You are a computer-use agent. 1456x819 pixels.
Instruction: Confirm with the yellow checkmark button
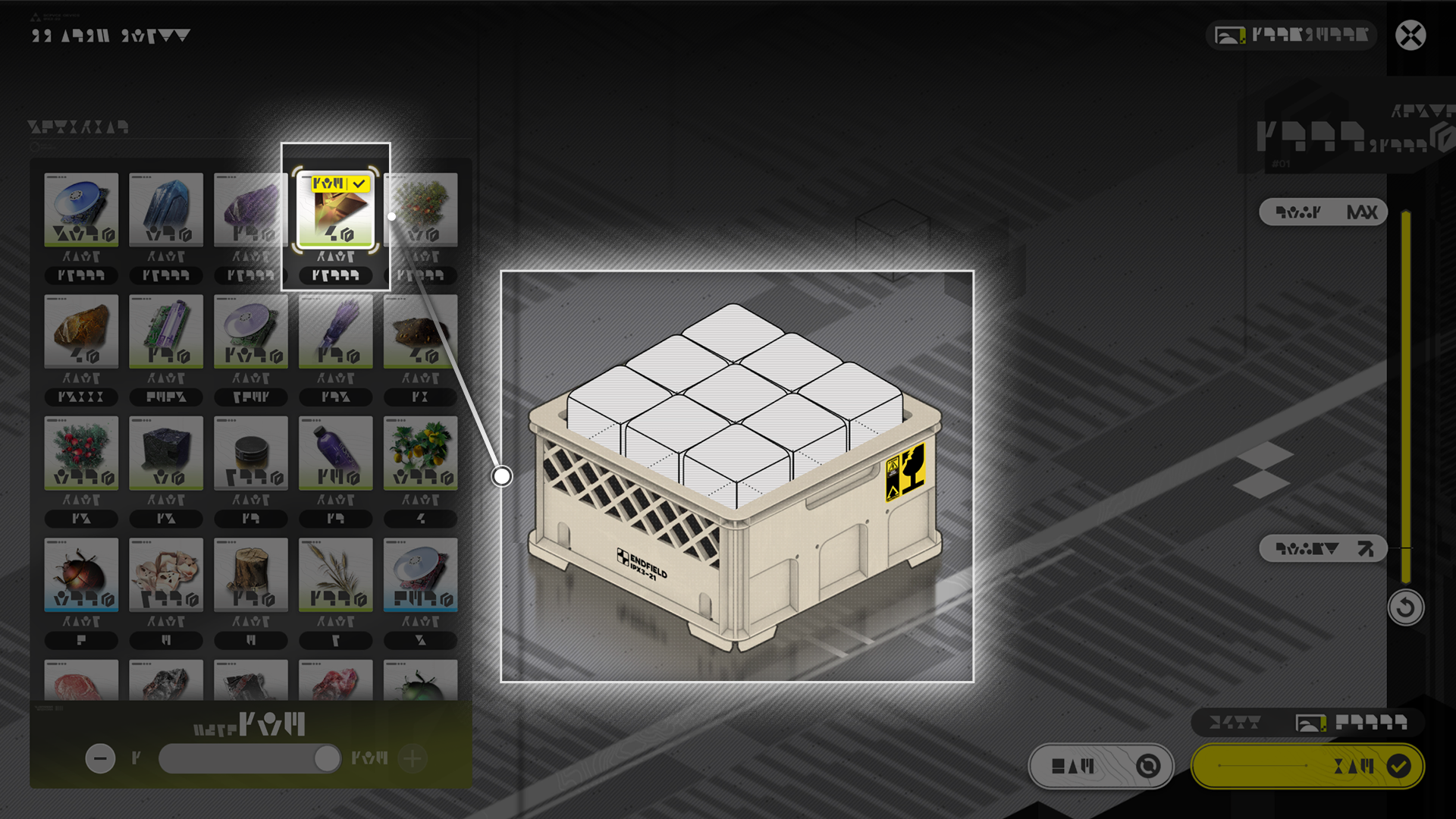(1307, 767)
